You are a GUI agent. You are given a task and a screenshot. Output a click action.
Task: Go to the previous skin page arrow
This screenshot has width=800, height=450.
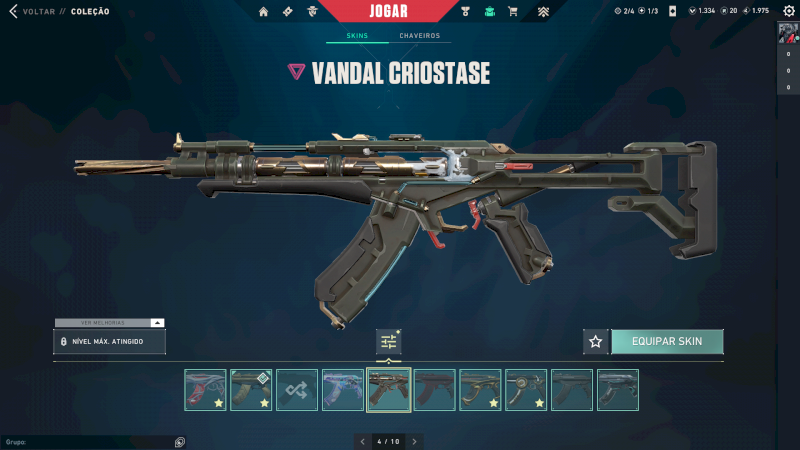click(x=362, y=441)
